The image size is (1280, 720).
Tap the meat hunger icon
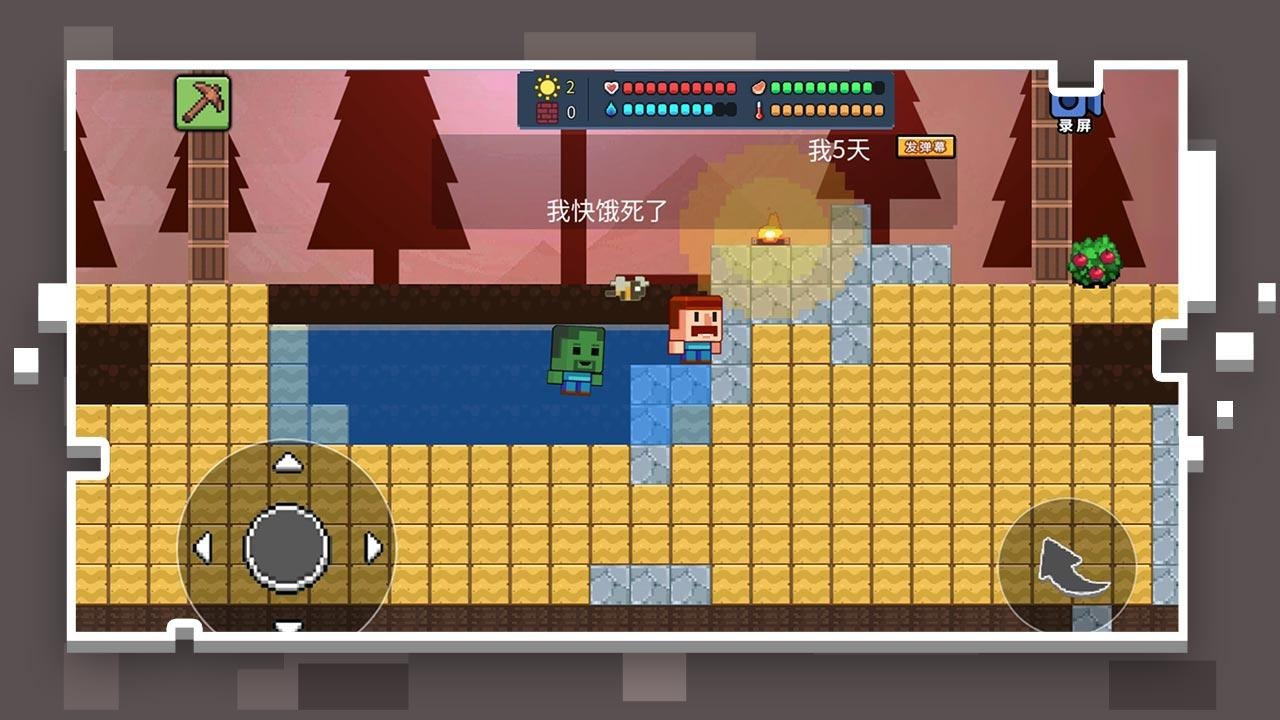tap(759, 88)
